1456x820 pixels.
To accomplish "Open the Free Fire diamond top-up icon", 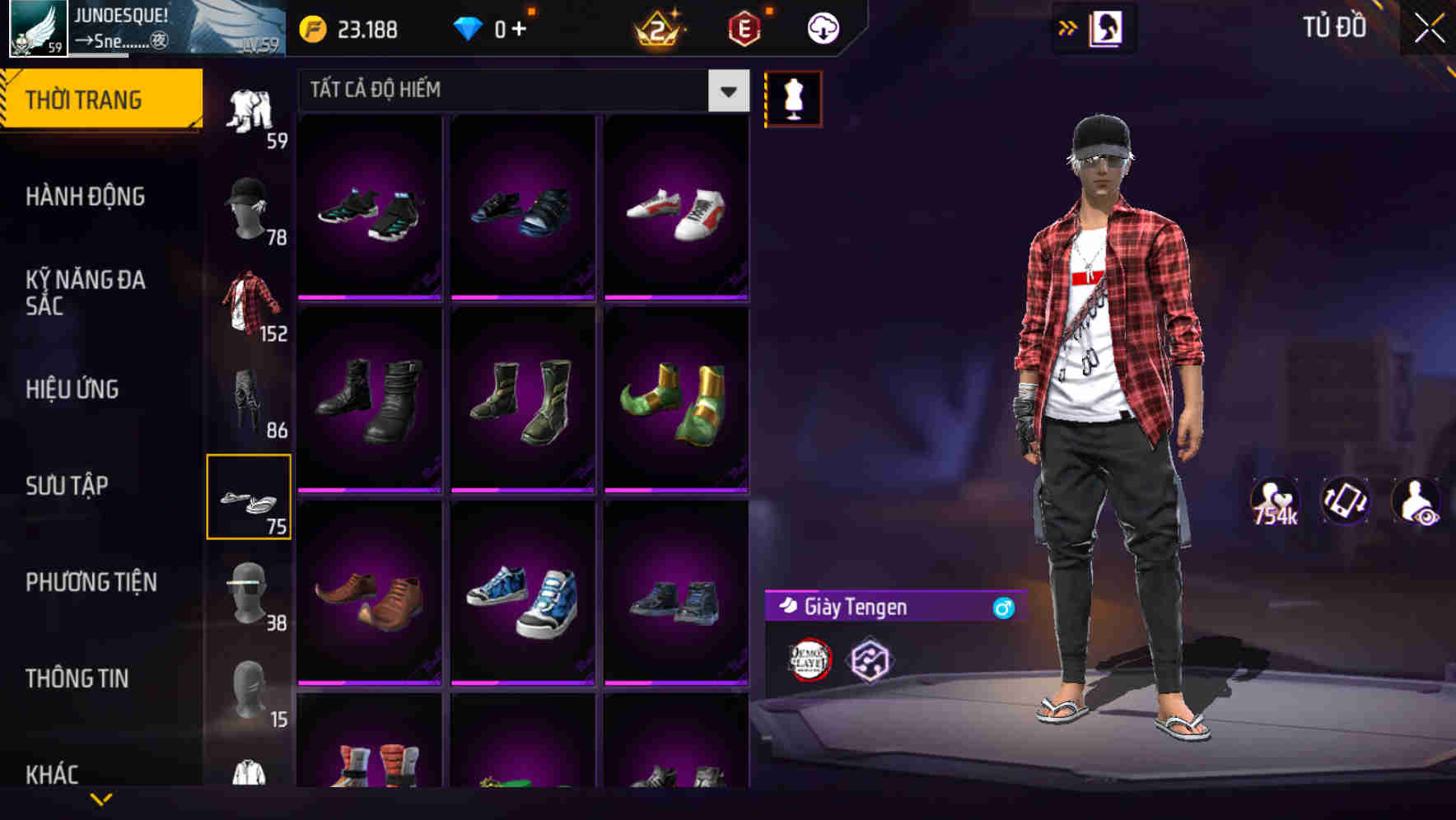I will pos(469,27).
